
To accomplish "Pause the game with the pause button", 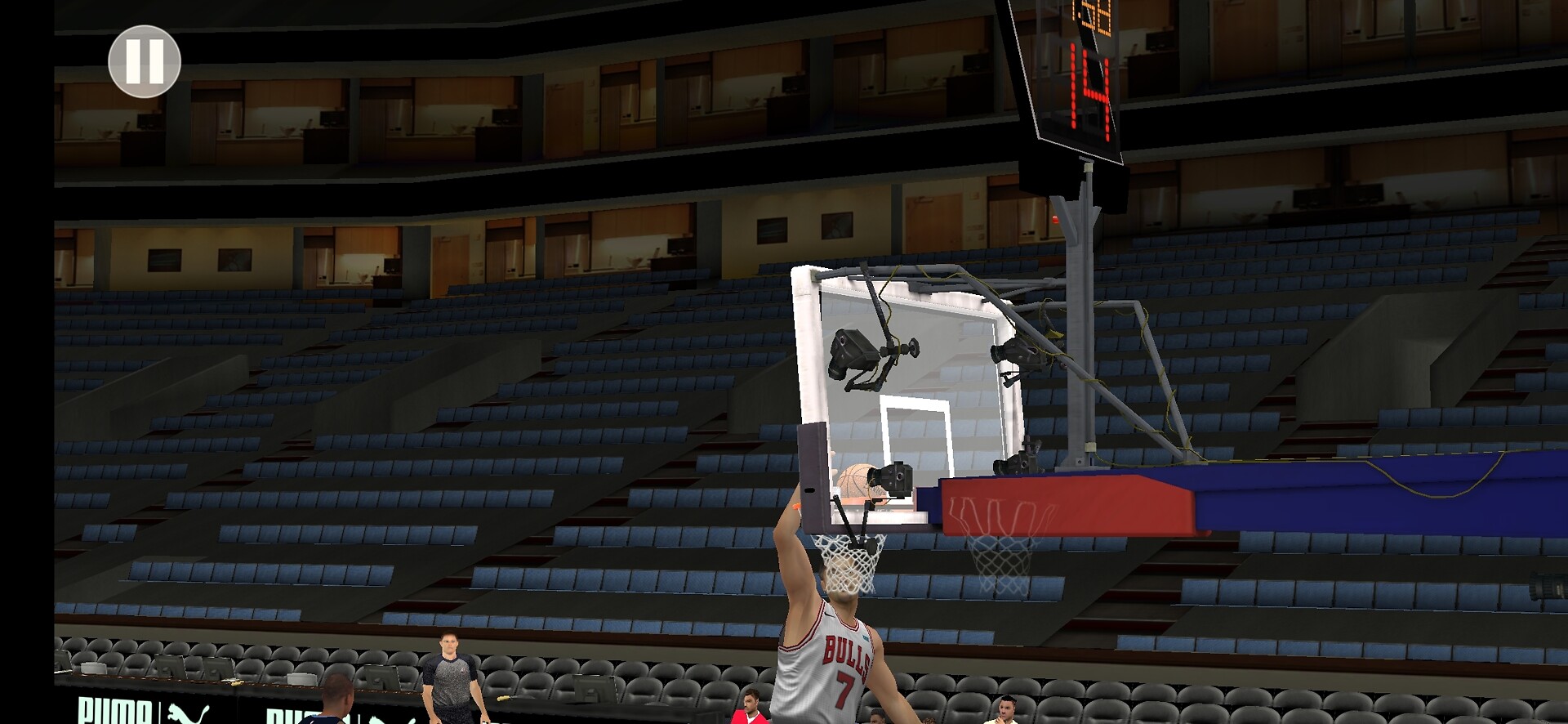I will tap(145, 61).
